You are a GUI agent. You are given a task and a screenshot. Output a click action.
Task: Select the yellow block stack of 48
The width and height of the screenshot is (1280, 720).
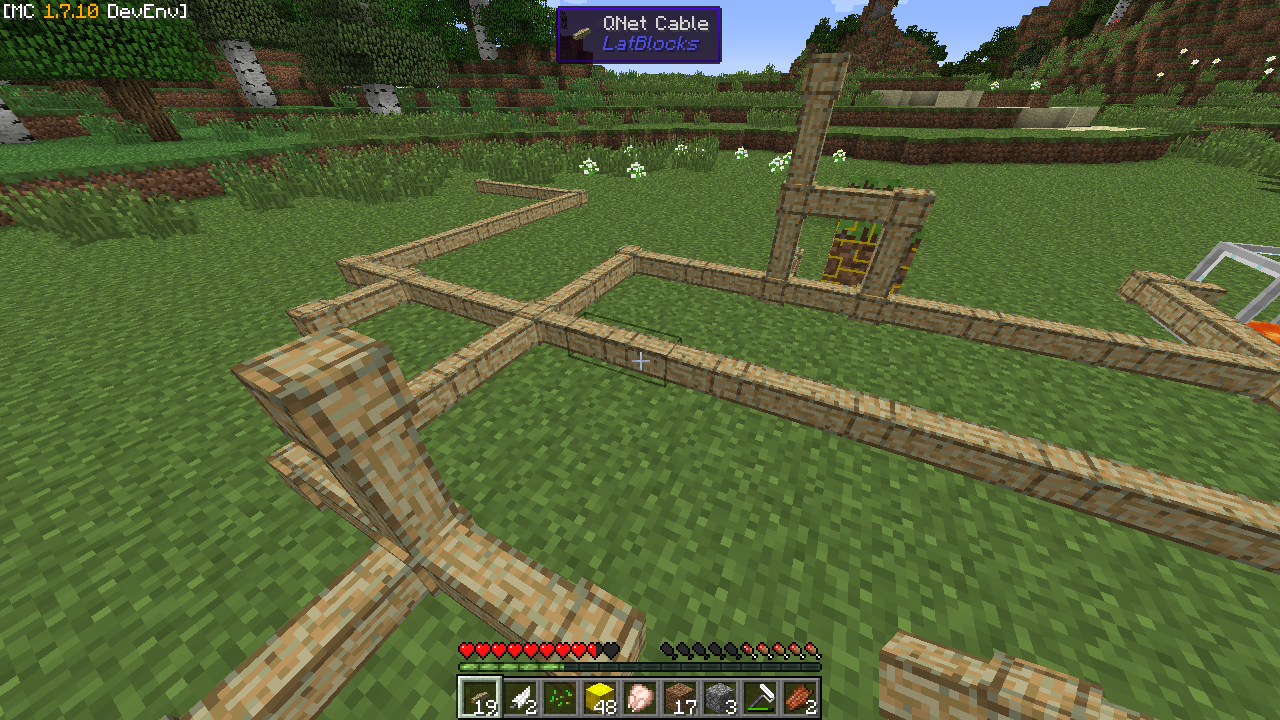(600, 697)
